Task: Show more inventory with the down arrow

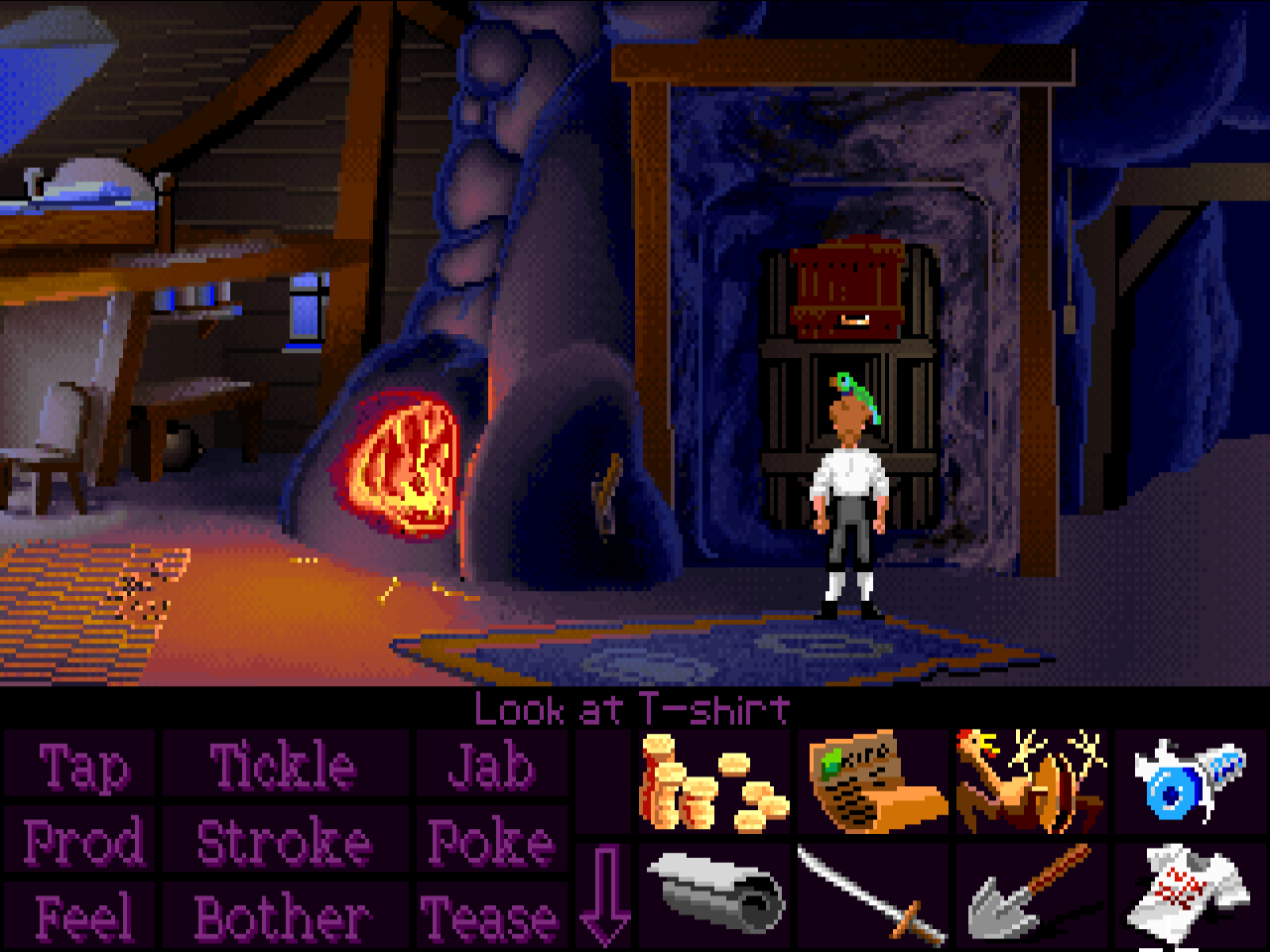Action: (x=603, y=892)
